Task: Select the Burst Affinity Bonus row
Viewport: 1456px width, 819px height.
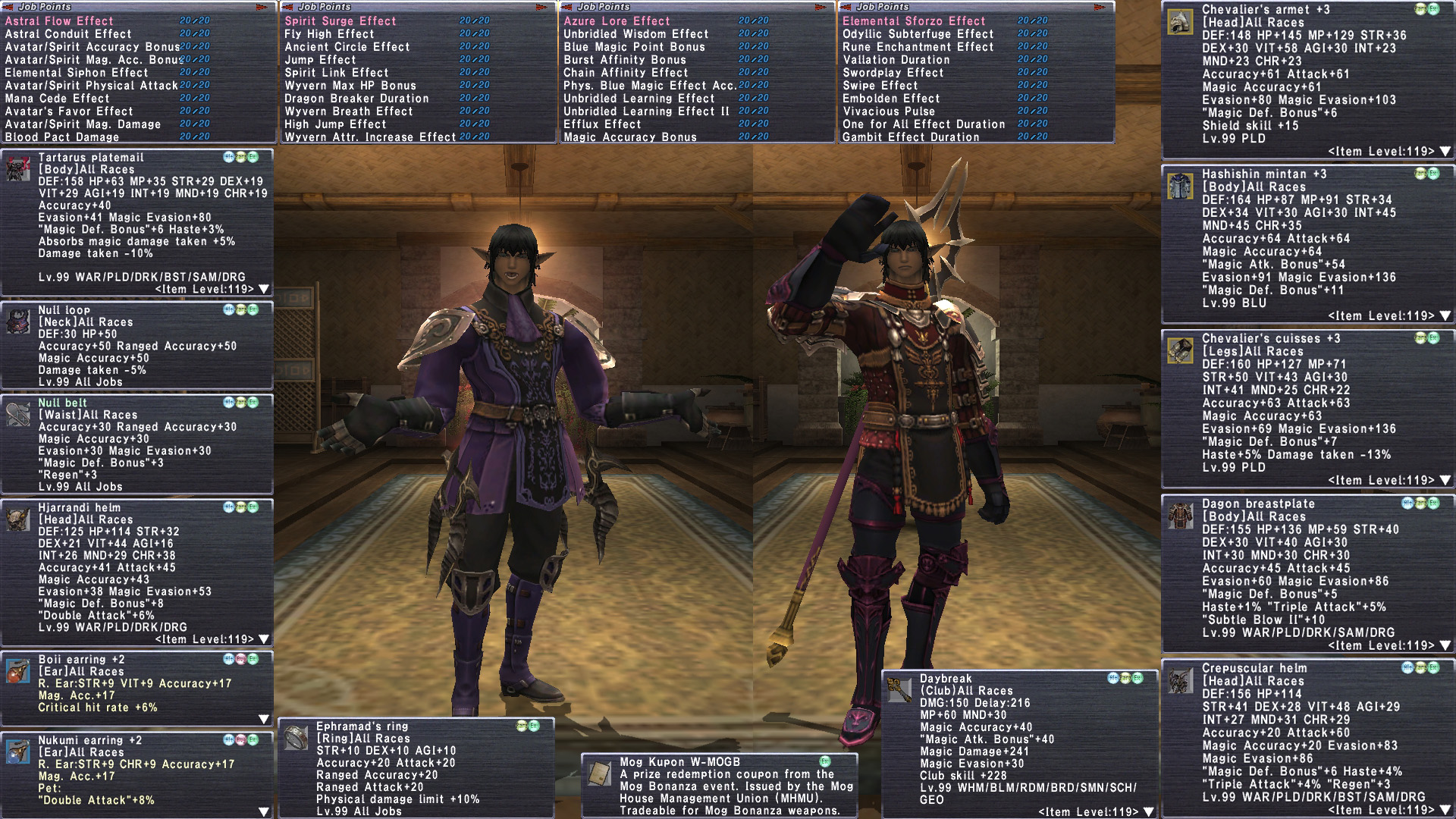Action: pos(624,60)
